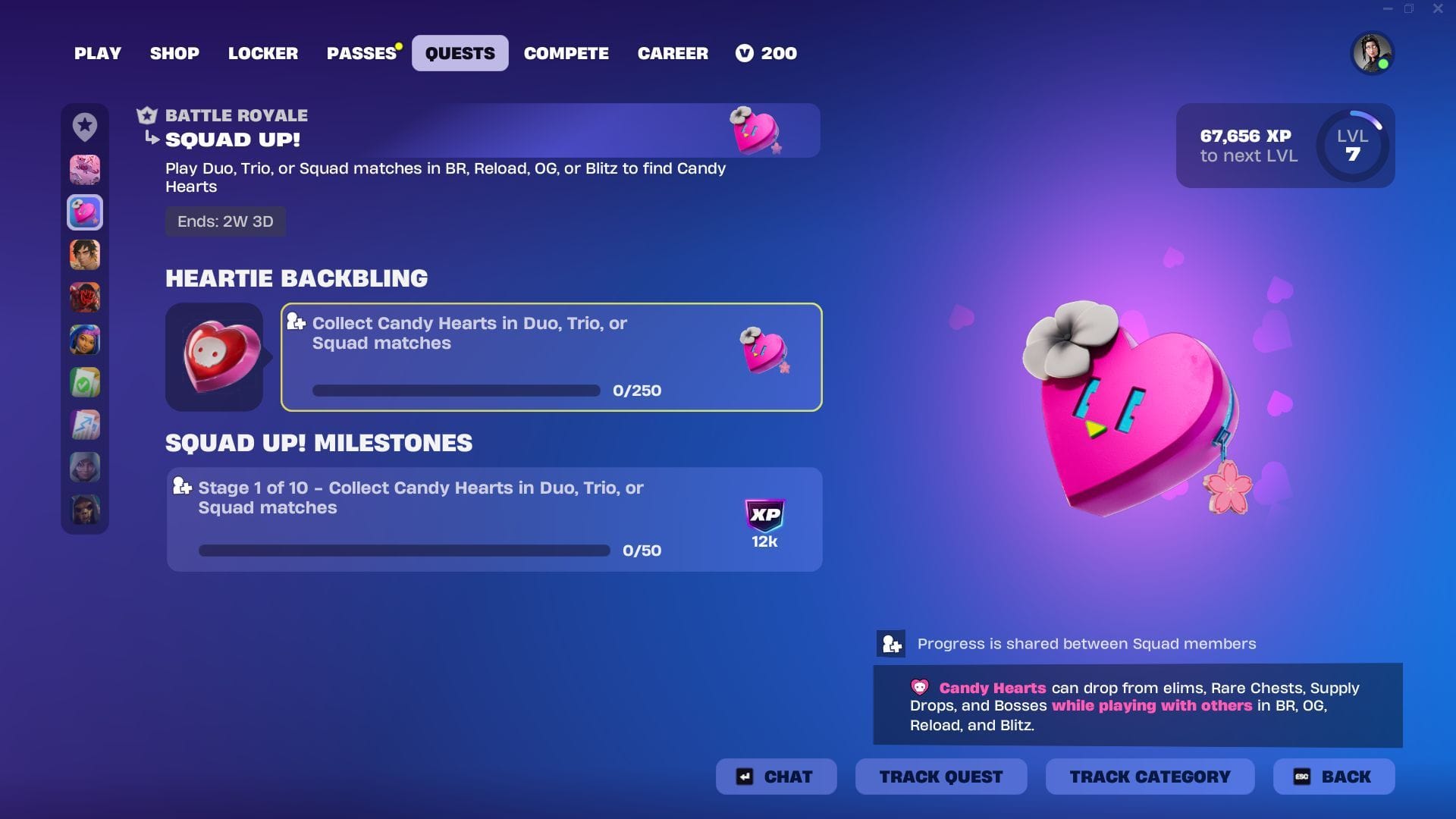
Task: Open the pink creature quest category in sidebar
Action: tap(85, 170)
